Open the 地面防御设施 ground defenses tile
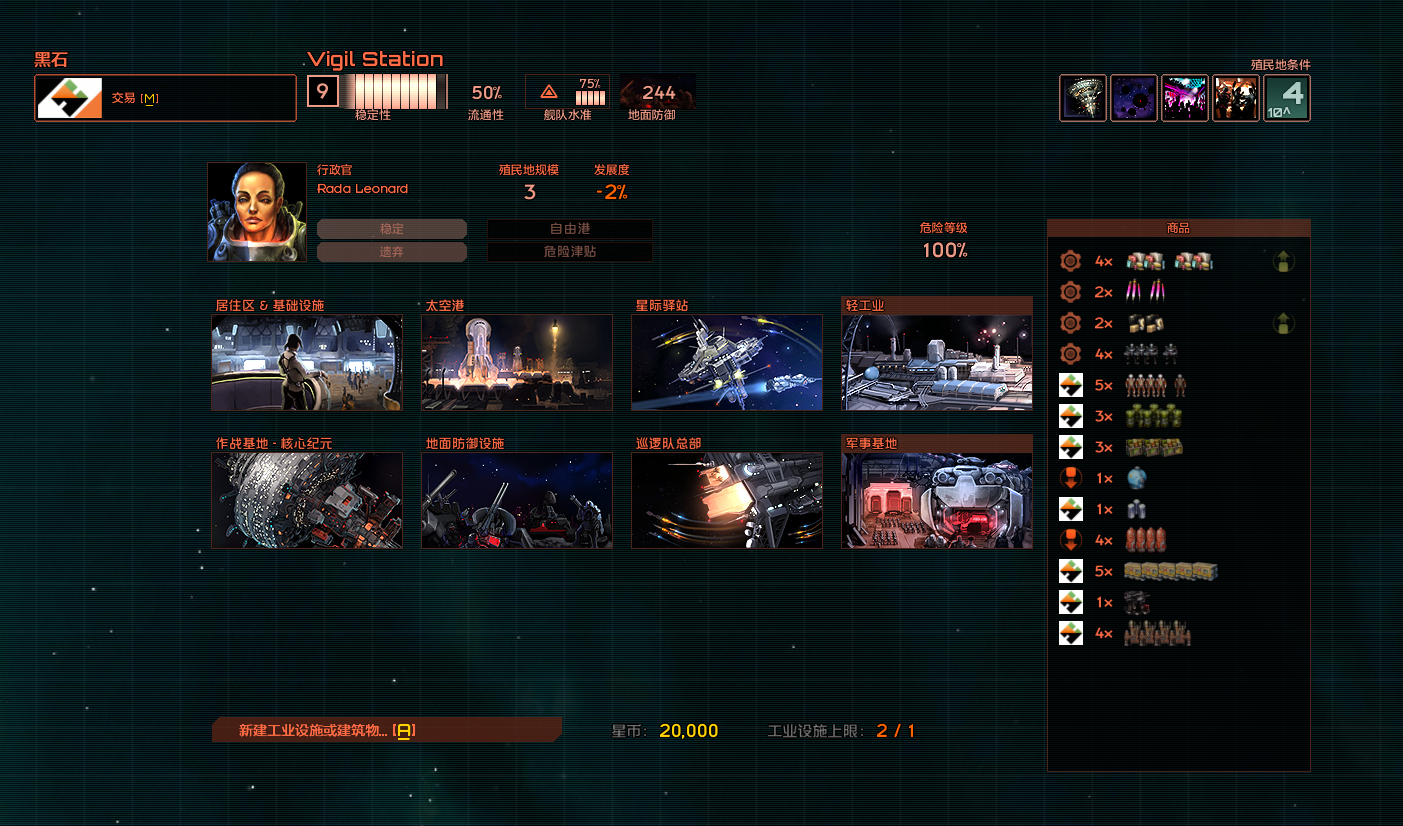 (517, 500)
